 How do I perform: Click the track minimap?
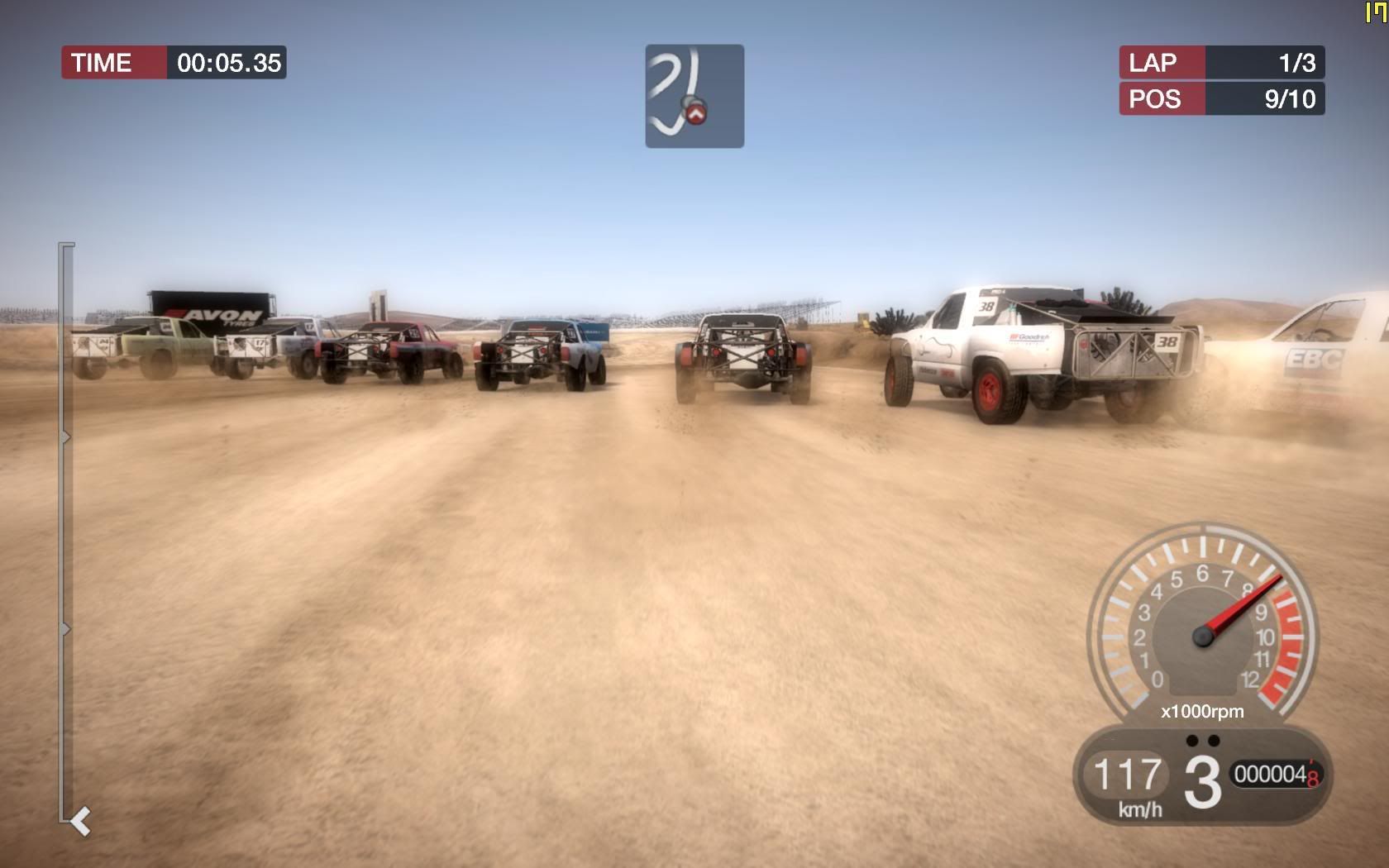(694, 97)
